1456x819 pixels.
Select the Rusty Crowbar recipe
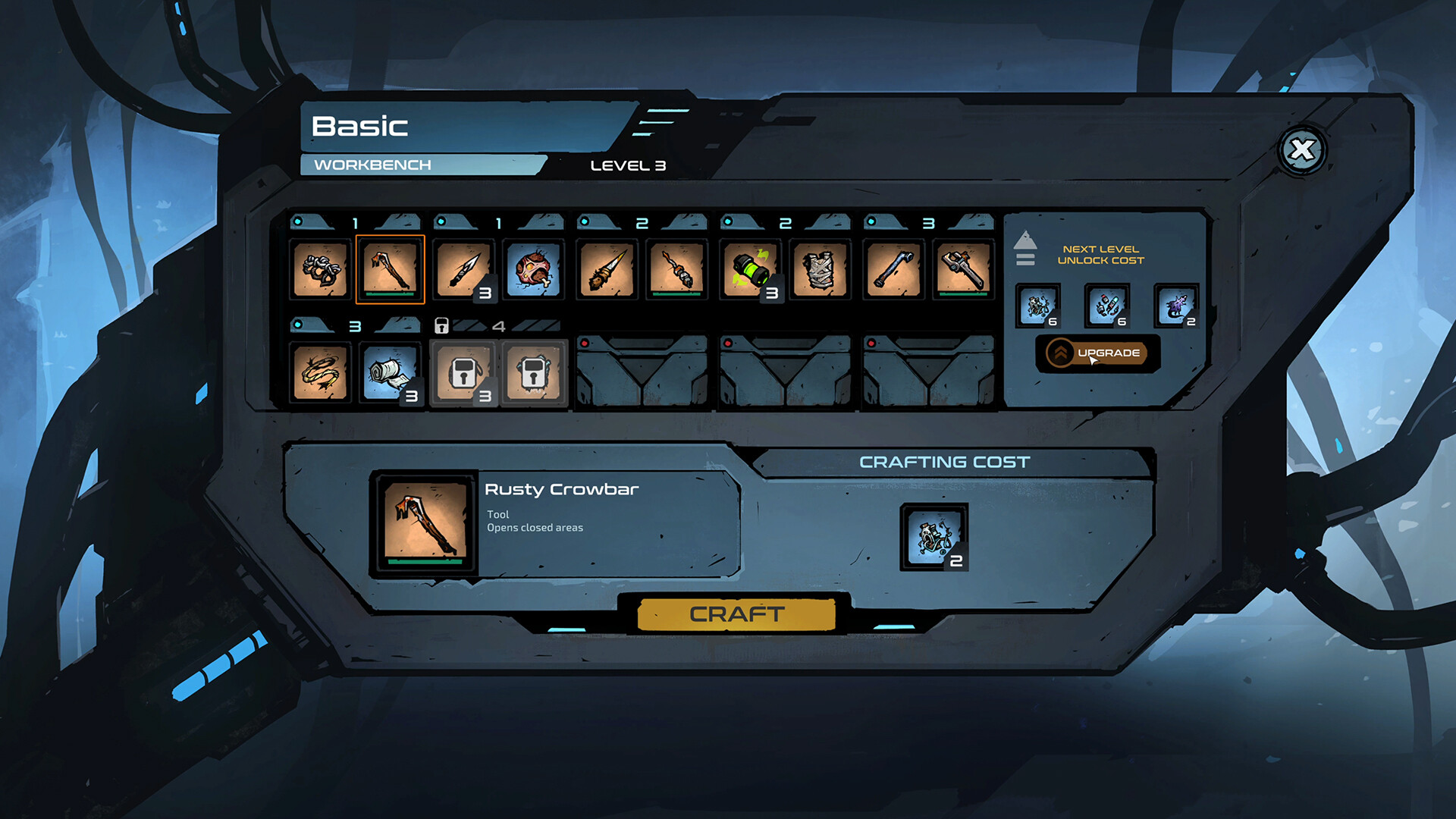(x=390, y=269)
